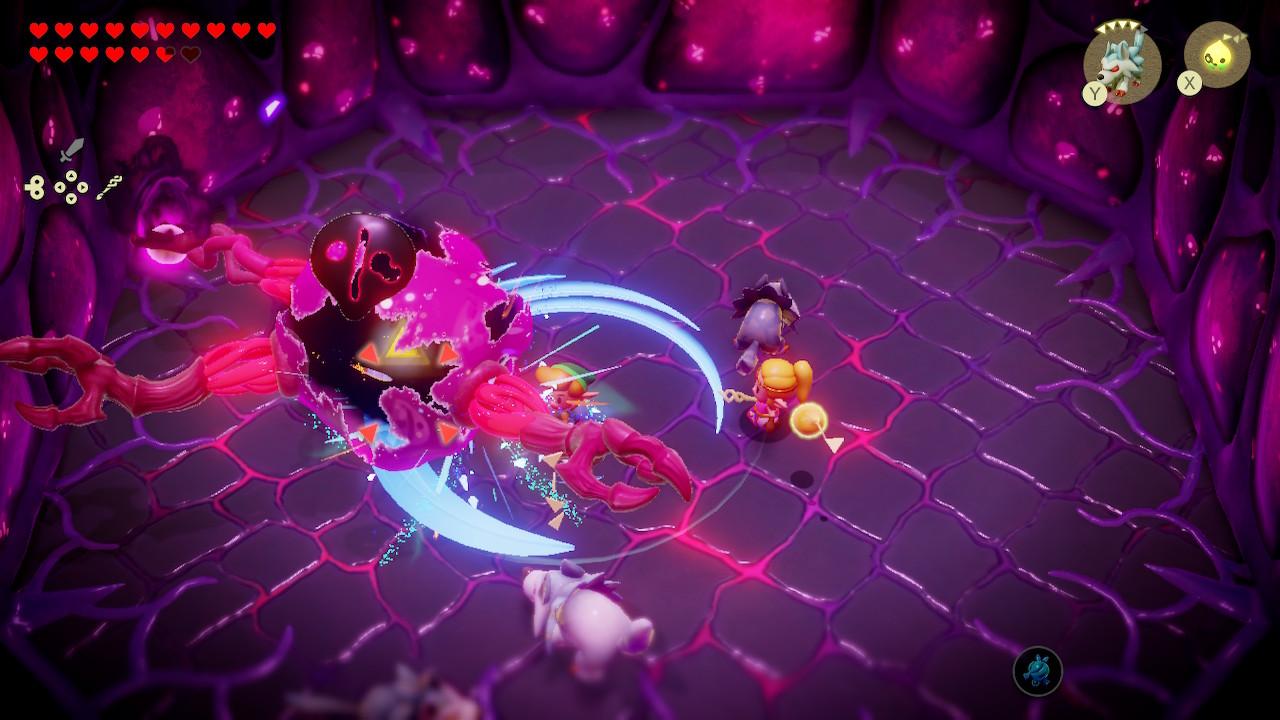Open the wind-up key automaton shortcut
Viewport: 1280px width, 720px height.
35,187
